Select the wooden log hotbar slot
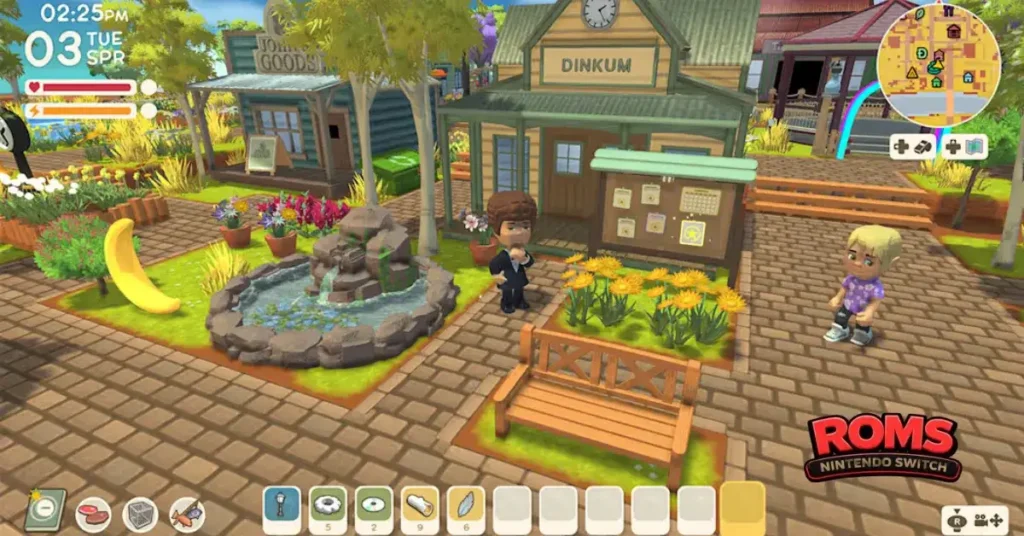This screenshot has width=1024, height=536. click(x=420, y=508)
